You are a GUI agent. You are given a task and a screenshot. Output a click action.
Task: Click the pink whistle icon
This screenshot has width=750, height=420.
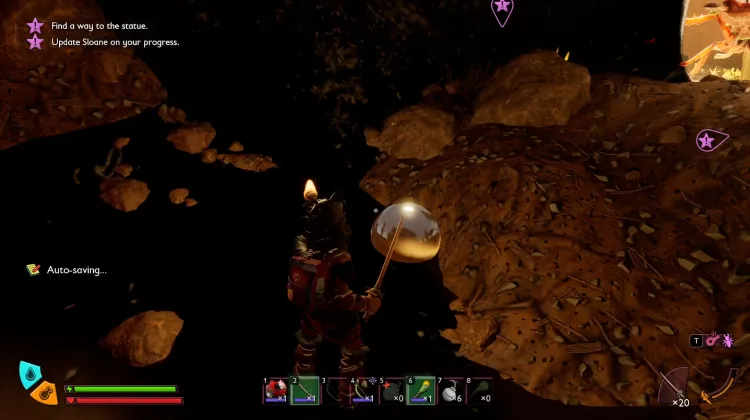click(x=712, y=341)
